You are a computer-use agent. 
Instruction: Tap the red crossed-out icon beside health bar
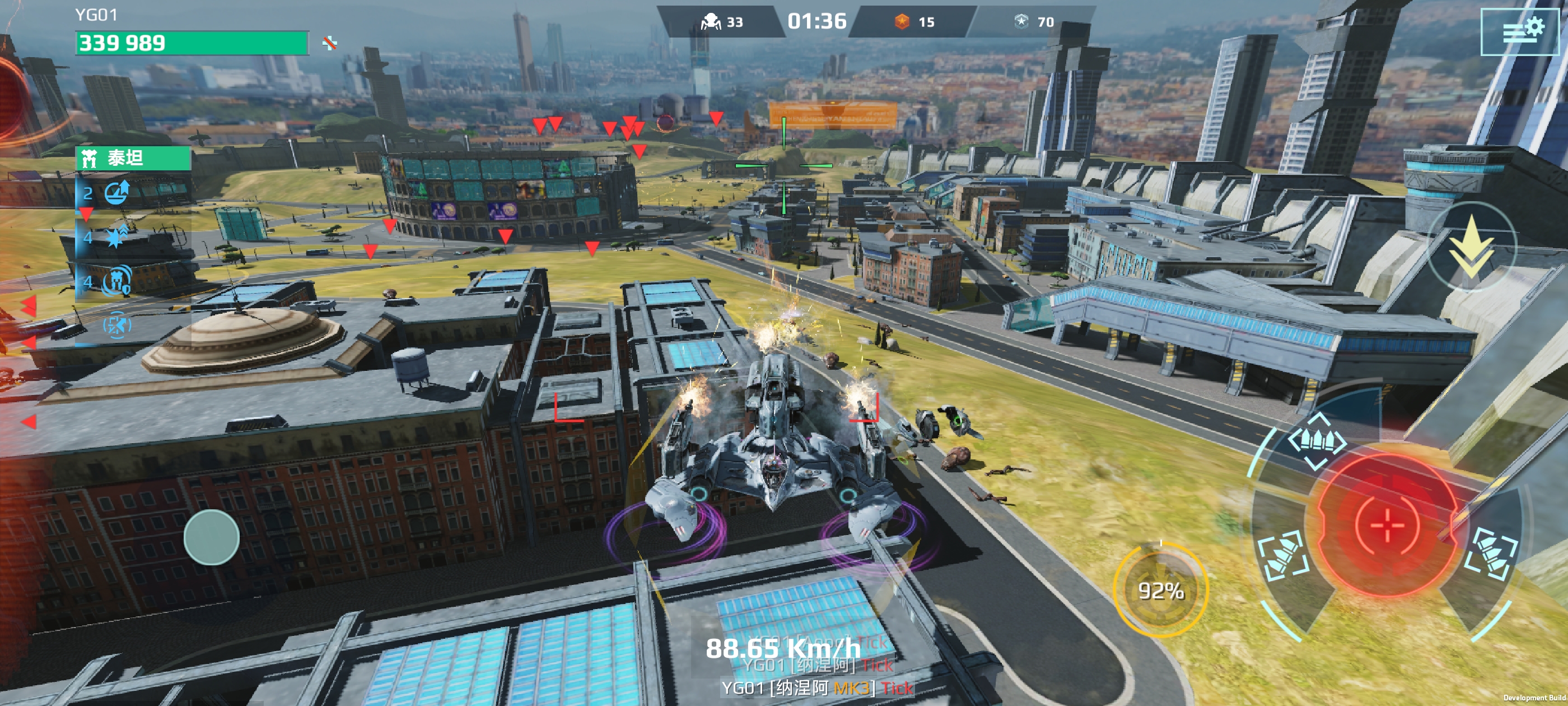tap(330, 43)
